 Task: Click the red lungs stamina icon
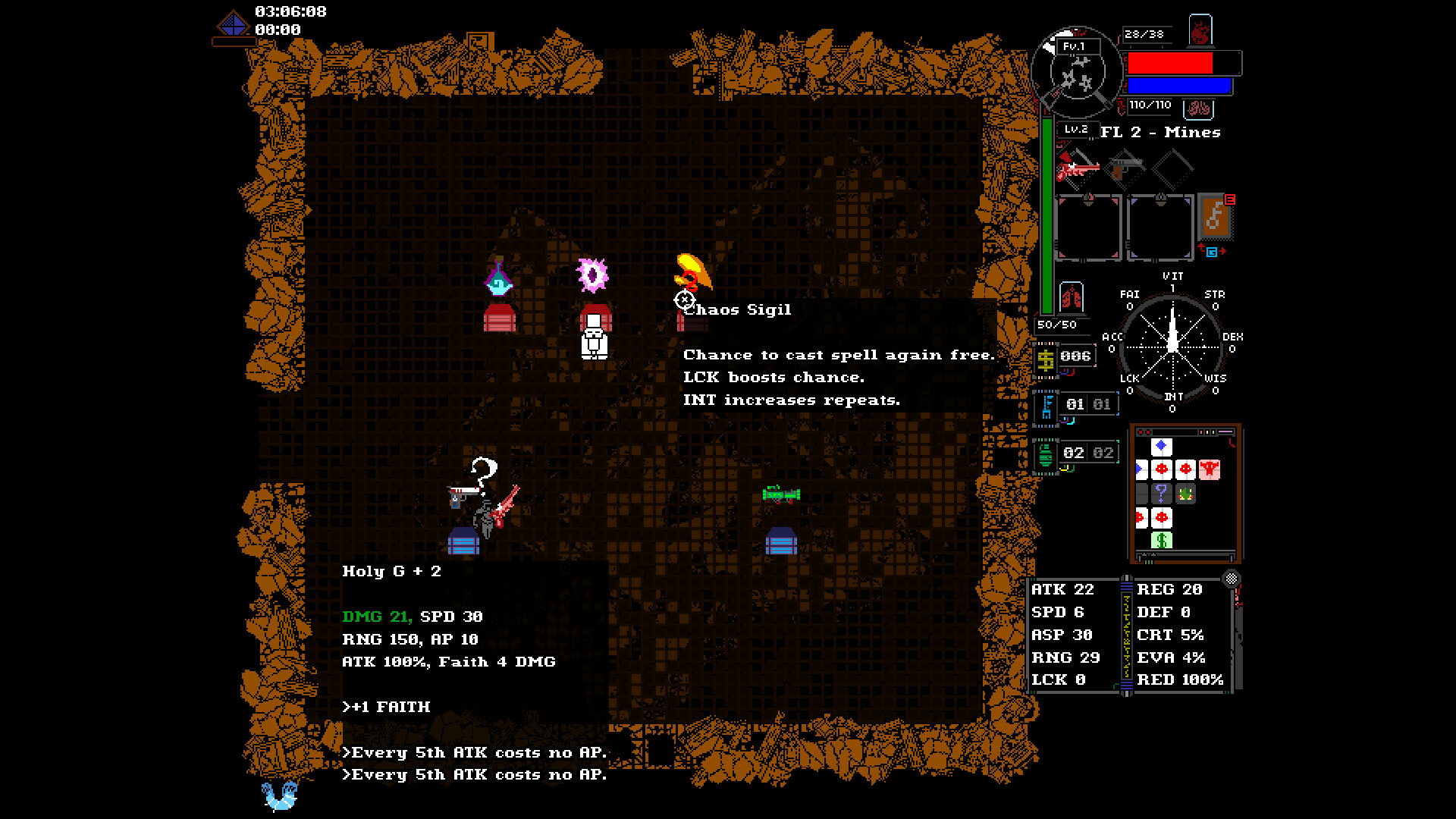[1071, 297]
